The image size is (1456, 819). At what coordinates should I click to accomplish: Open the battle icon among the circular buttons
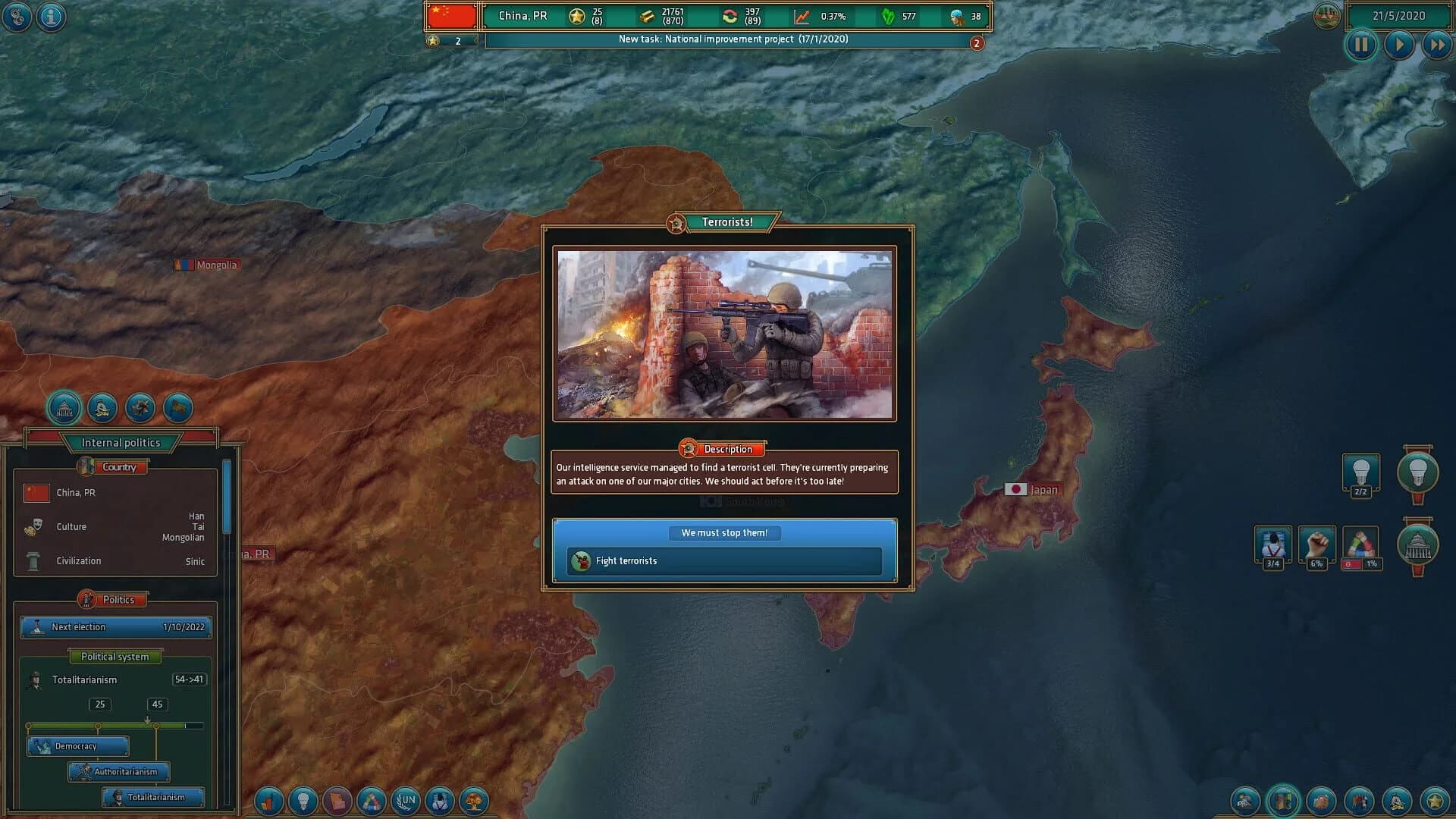coord(140,408)
